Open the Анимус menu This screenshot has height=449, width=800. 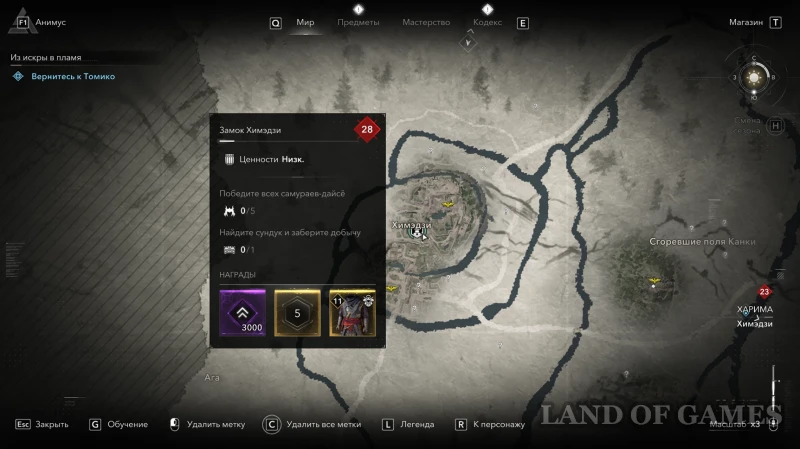[x=48, y=22]
